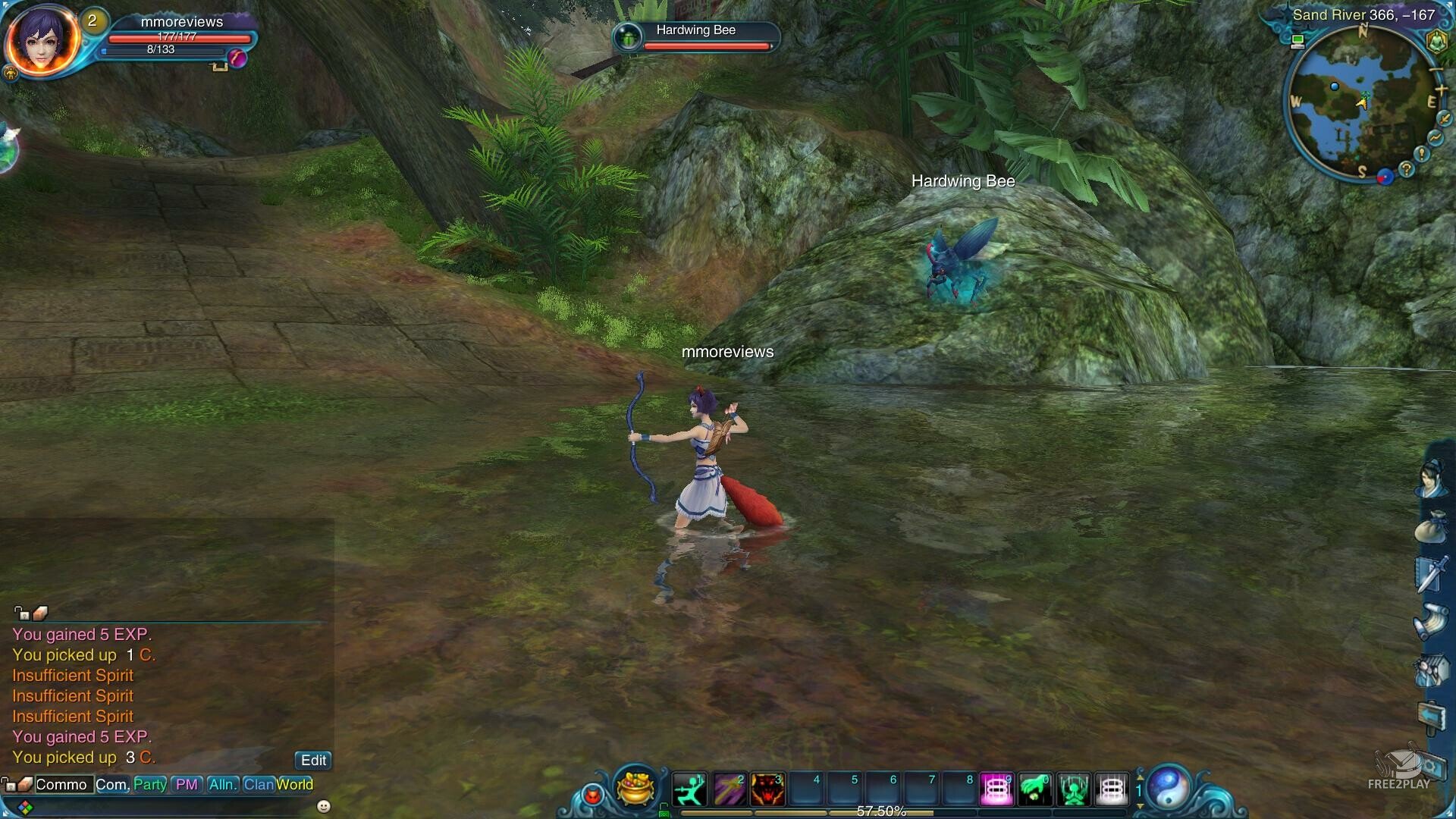Image resolution: width=1456 pixels, height=819 pixels.
Task: Click the Hardwing Bee target frame
Action: (x=696, y=36)
